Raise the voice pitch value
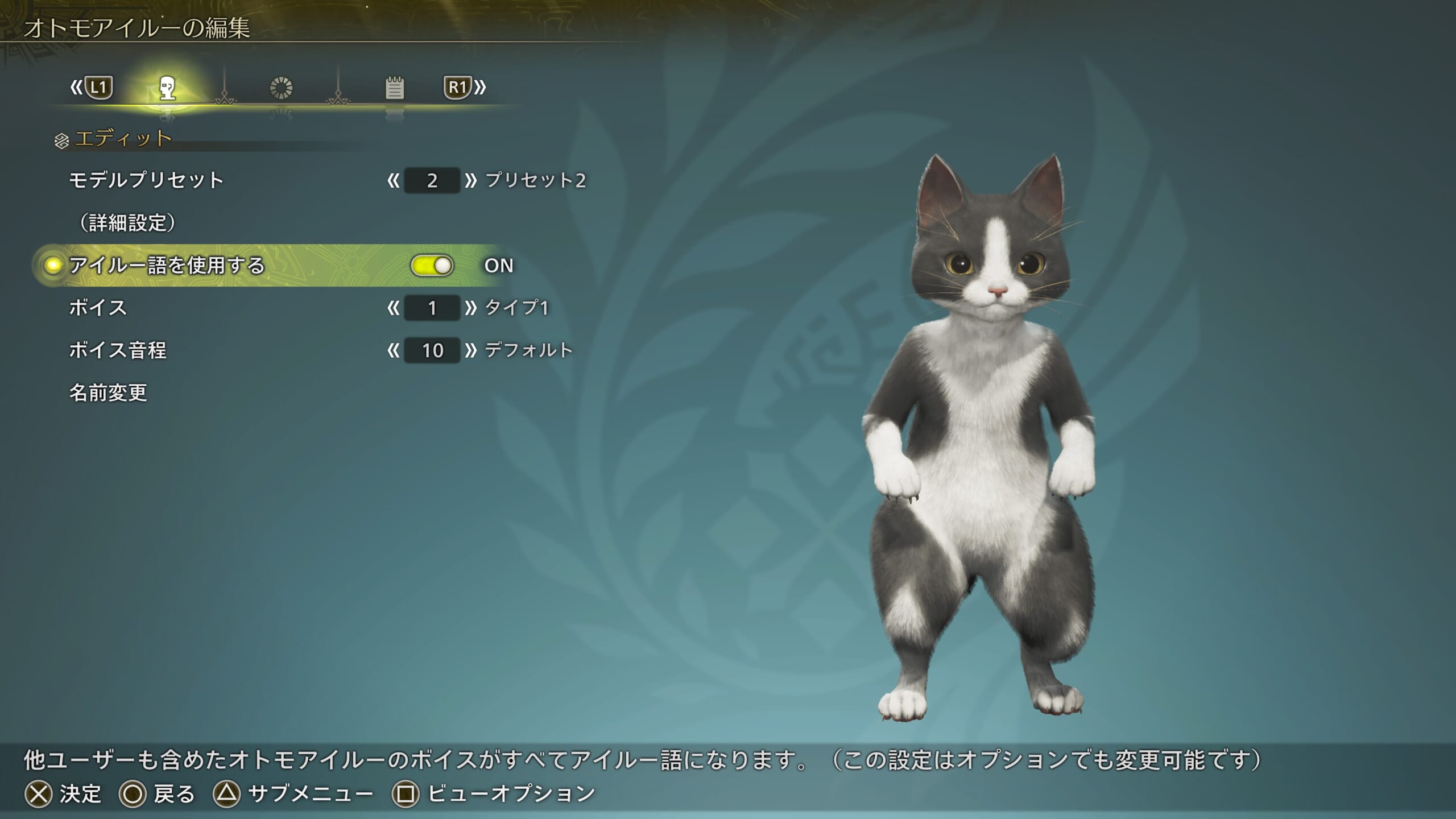1456x819 pixels. (x=470, y=350)
